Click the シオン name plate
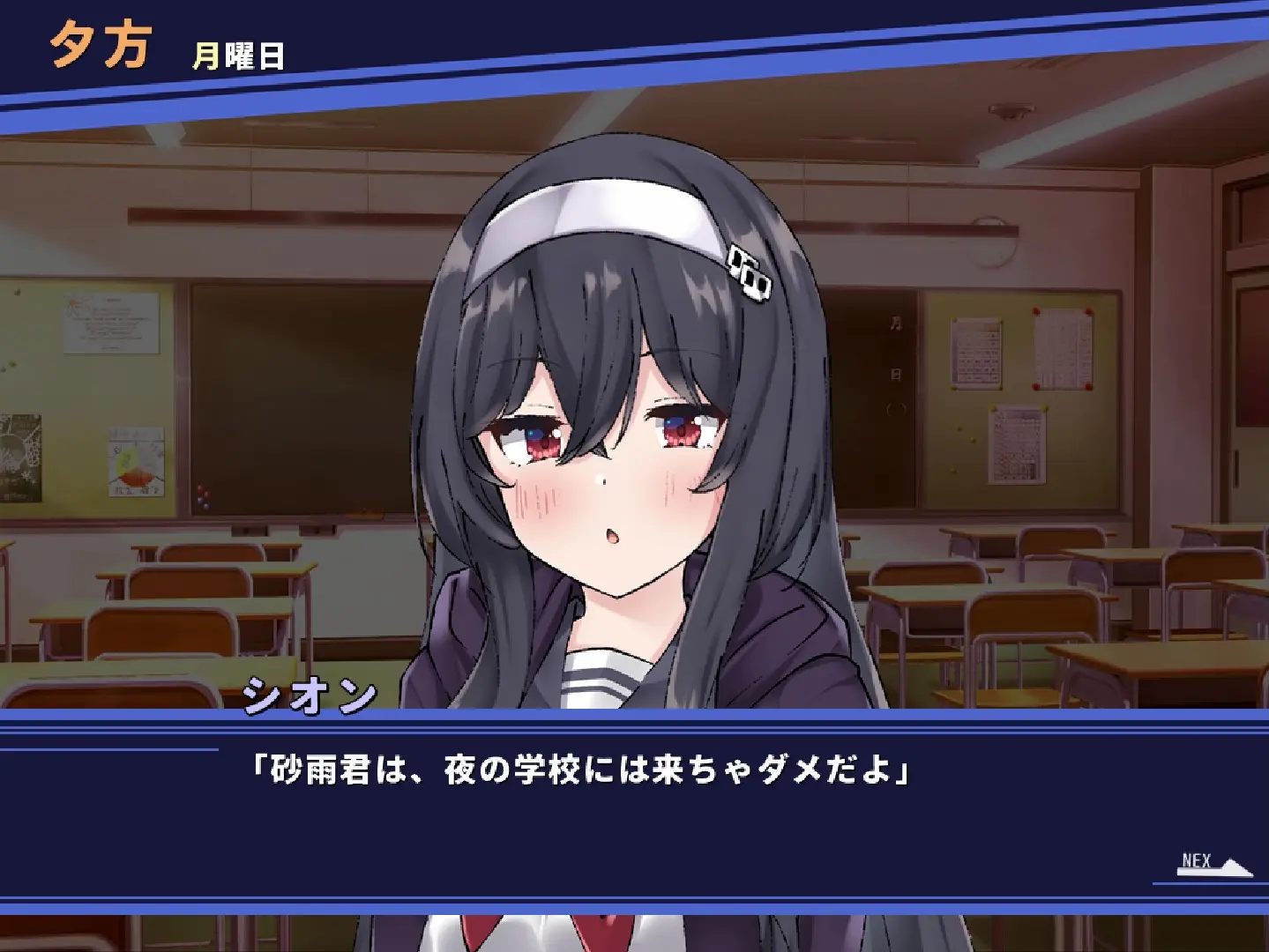Viewport: 1269px width, 952px height. coord(310,696)
